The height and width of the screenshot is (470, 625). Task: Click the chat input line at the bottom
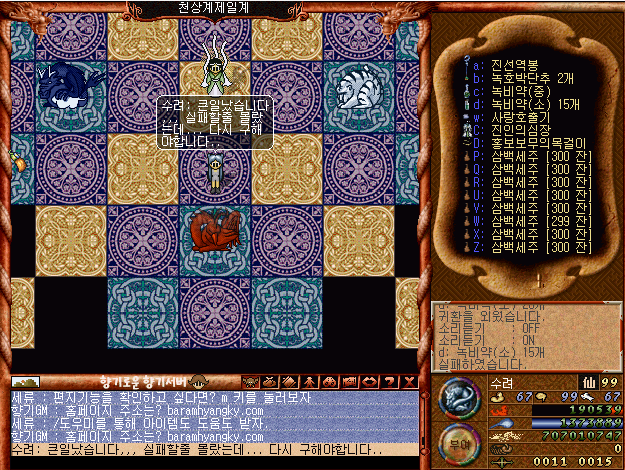tap(215, 449)
